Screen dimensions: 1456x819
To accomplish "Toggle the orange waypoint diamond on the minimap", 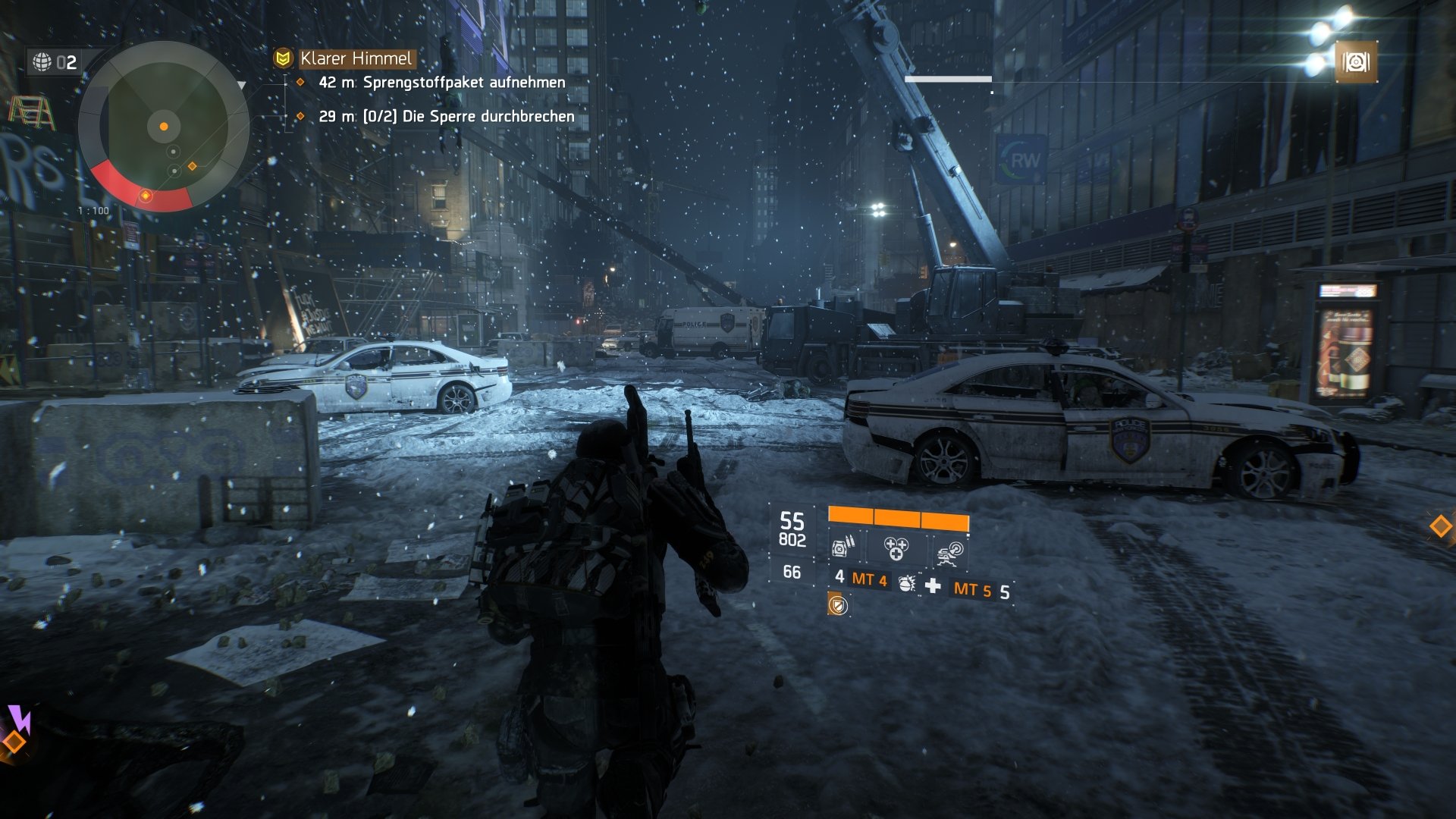I will 192,166.
